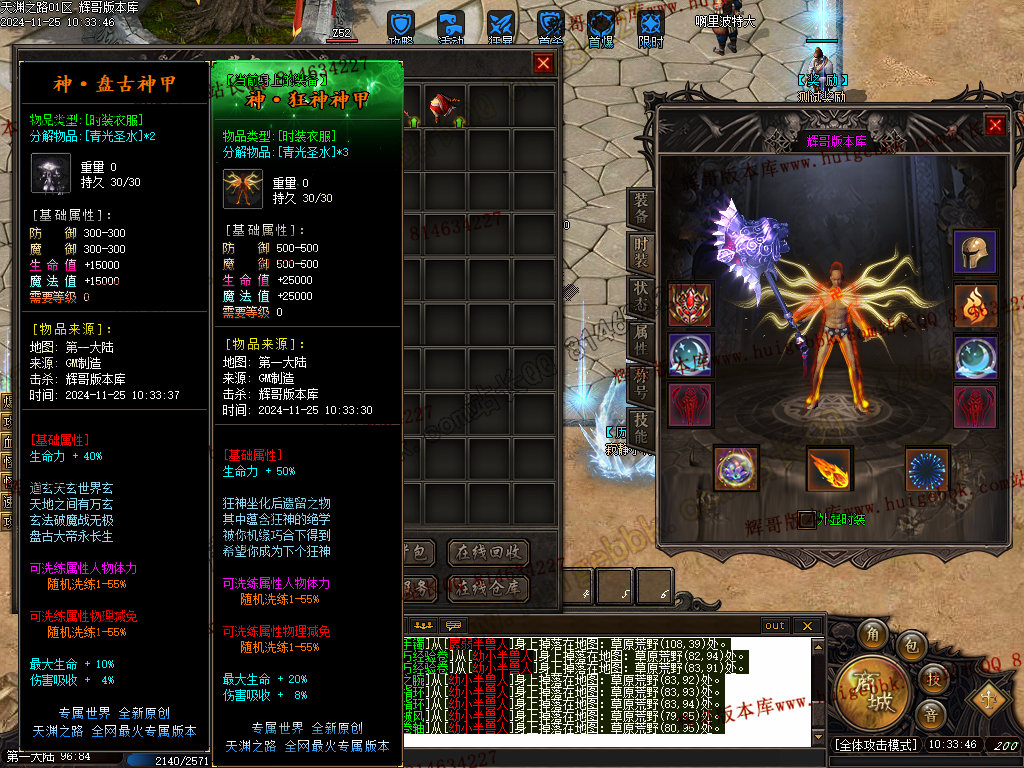Click the 全体攻击模式 attack mode label
This screenshot has width=1024, height=768.
875,745
